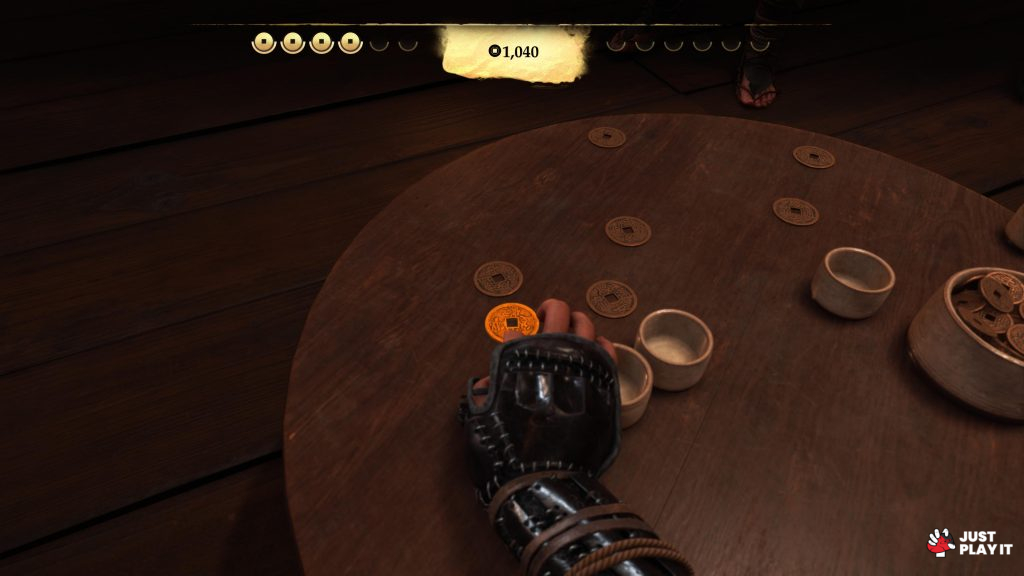The height and width of the screenshot is (576, 1024).
Task: Select the highlighted orange coin
Action: 510,322
